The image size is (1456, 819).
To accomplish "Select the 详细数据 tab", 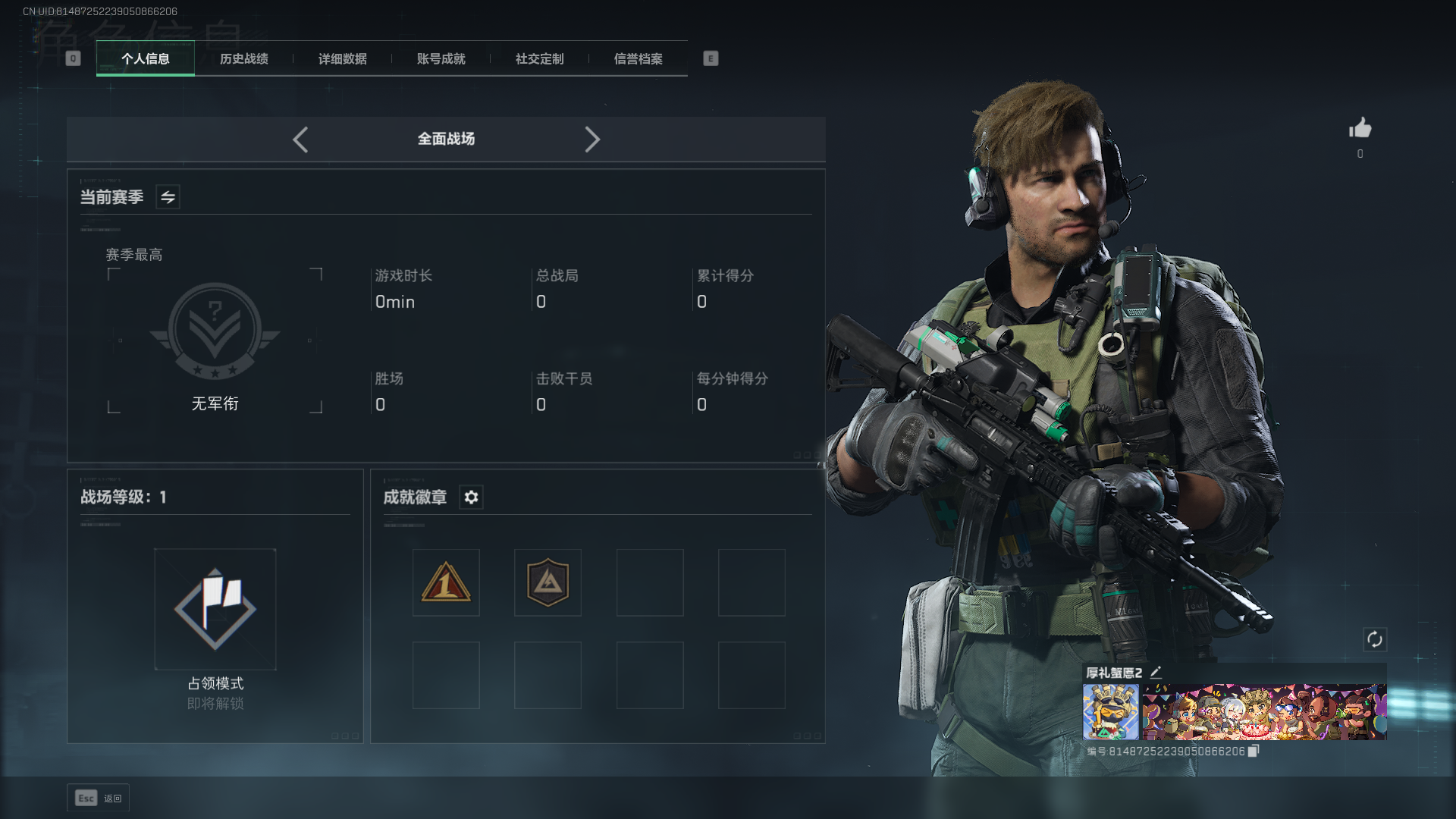I will pos(343,59).
